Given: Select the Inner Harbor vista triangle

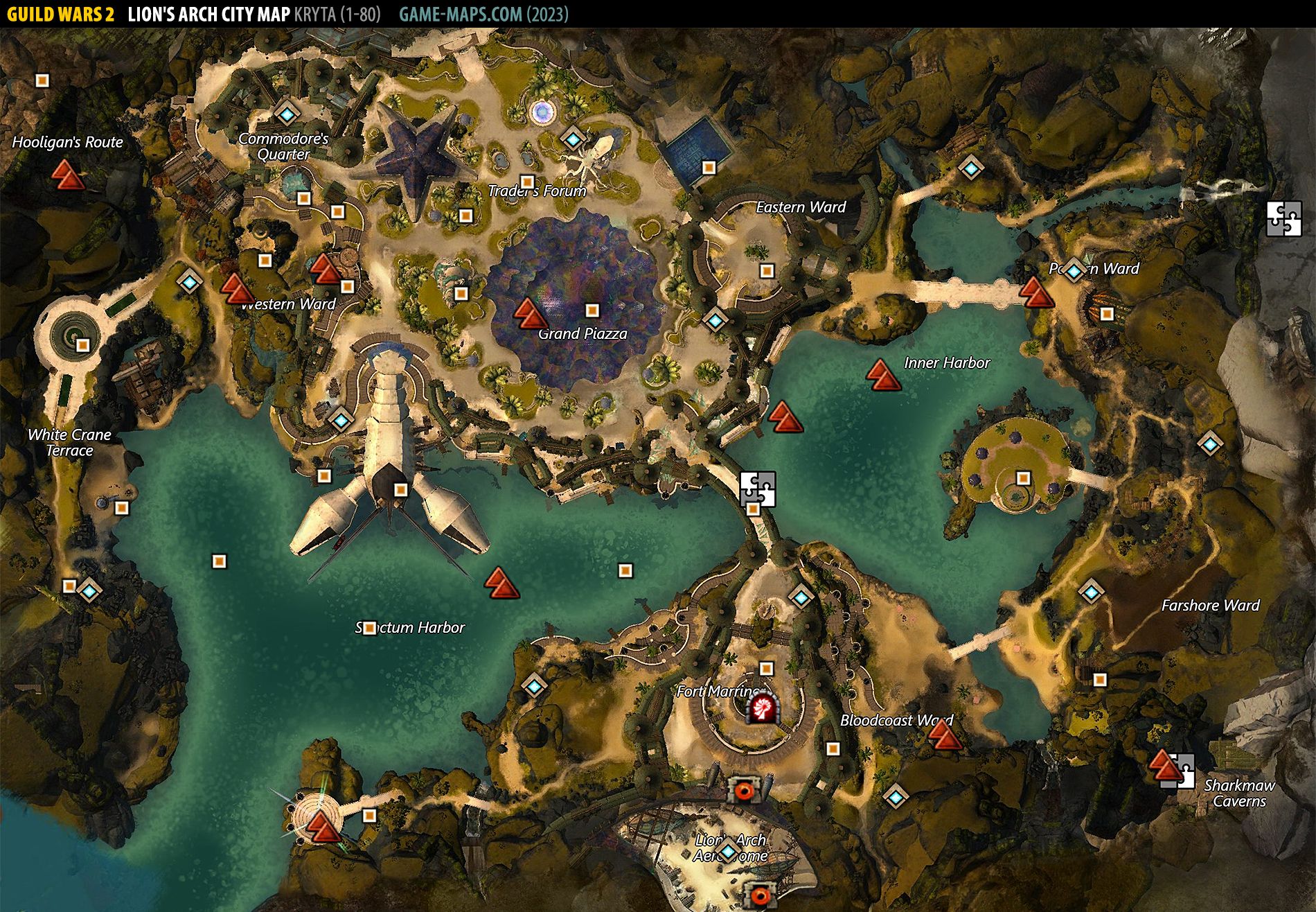Looking at the screenshot, I should [882, 375].
